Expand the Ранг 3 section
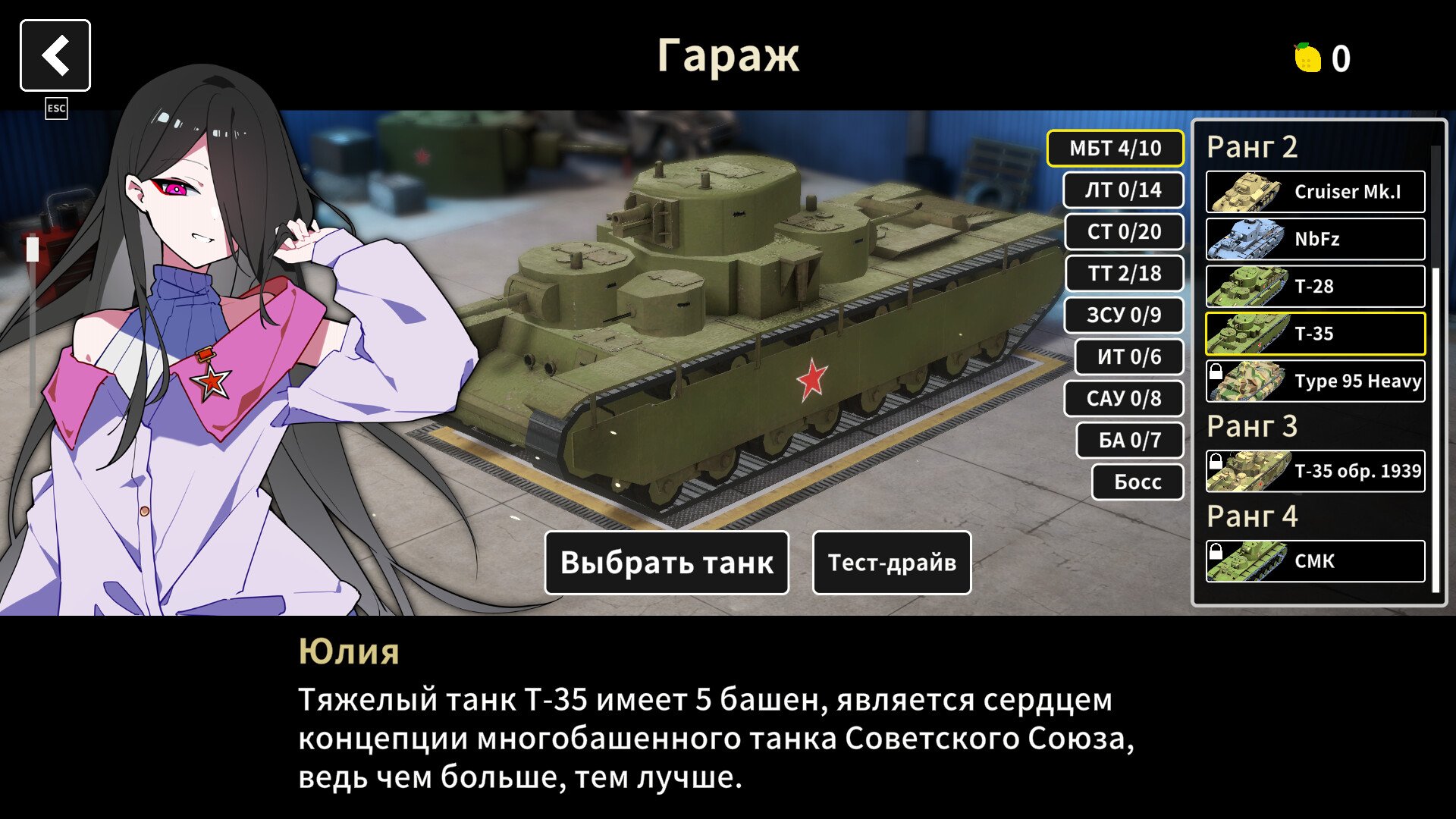This screenshot has width=1456, height=819. tap(1253, 427)
